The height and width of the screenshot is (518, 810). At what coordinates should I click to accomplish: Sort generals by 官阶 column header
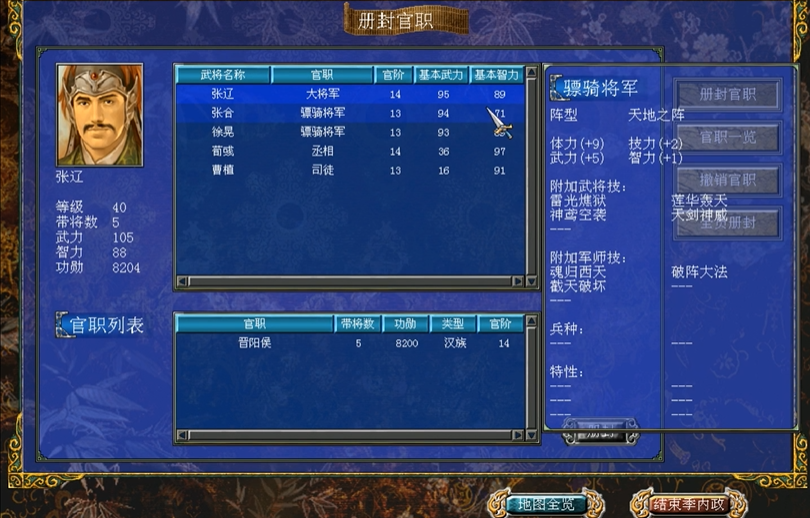tap(389, 75)
